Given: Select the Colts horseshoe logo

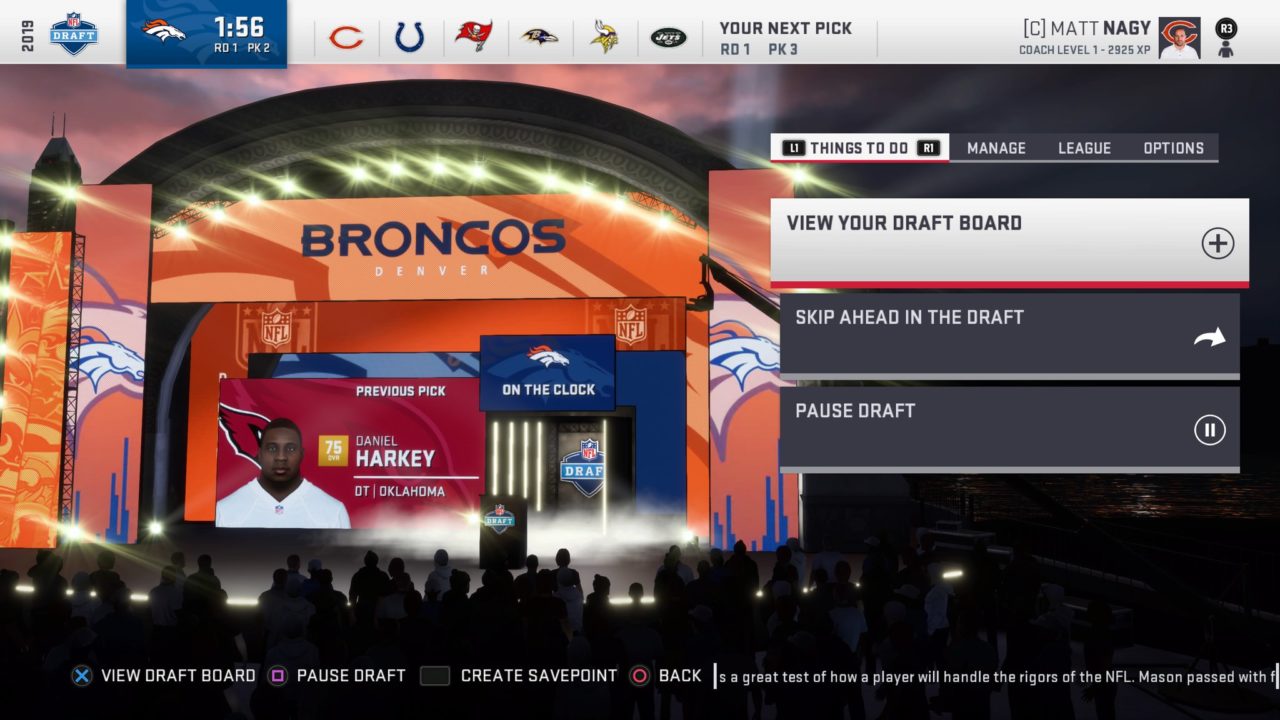Looking at the screenshot, I should coord(410,38).
